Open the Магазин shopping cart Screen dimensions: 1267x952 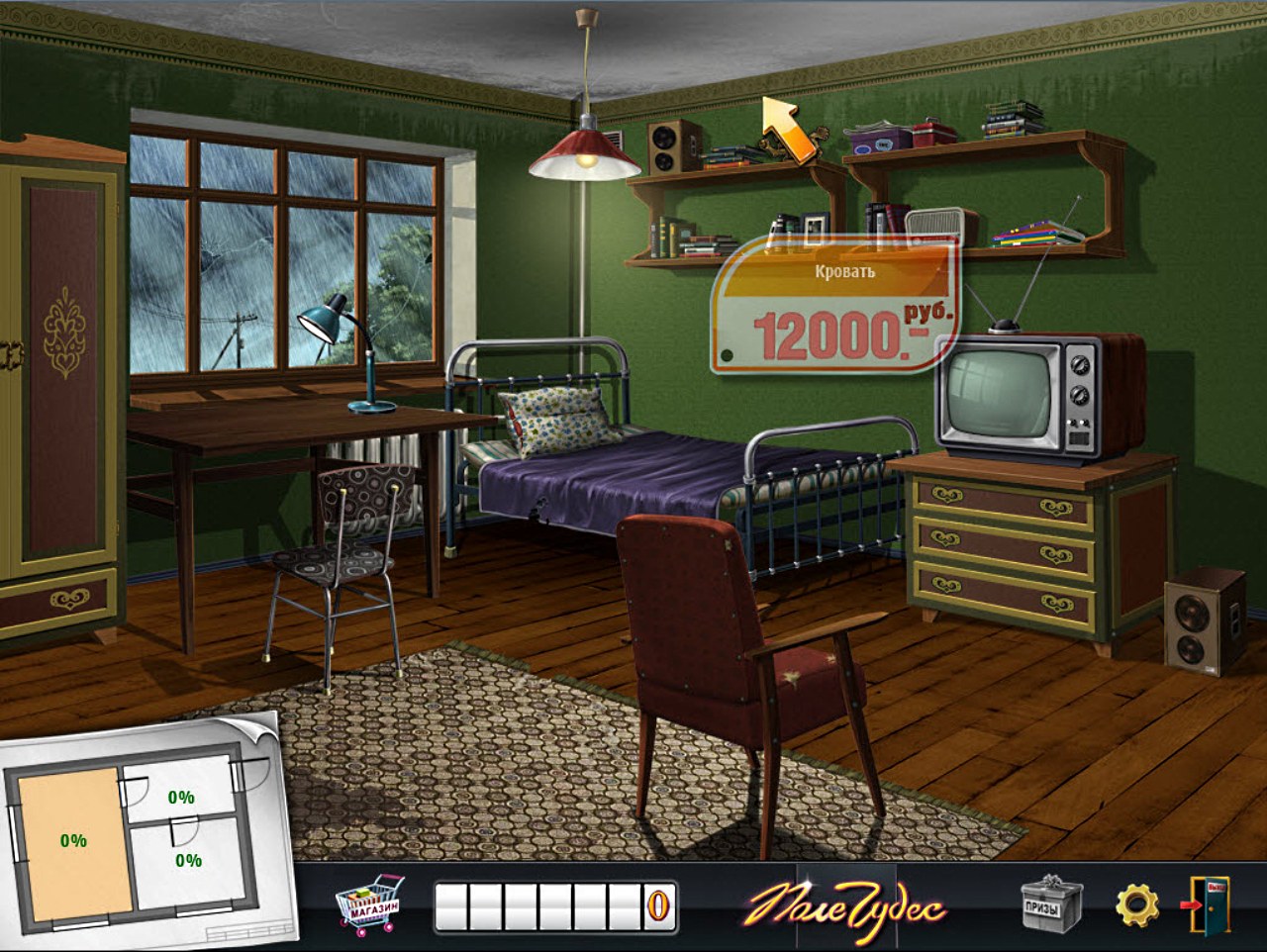[369, 903]
